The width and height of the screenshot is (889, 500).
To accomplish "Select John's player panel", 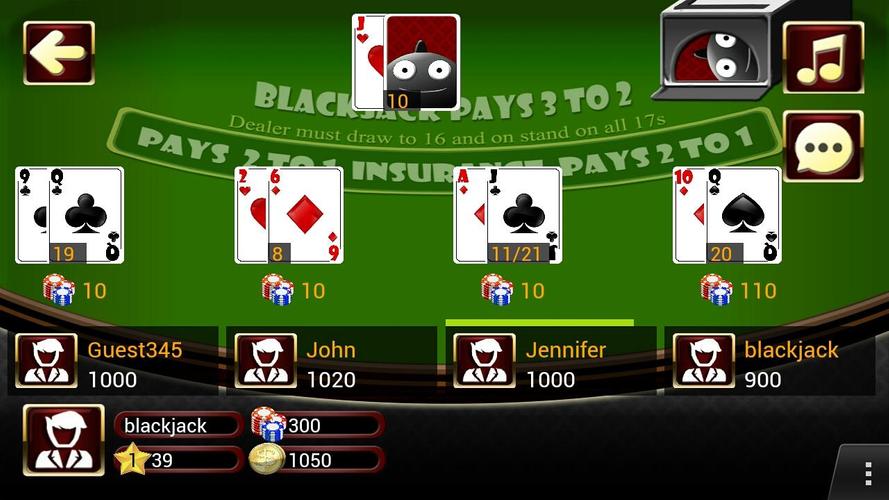I will [331, 361].
